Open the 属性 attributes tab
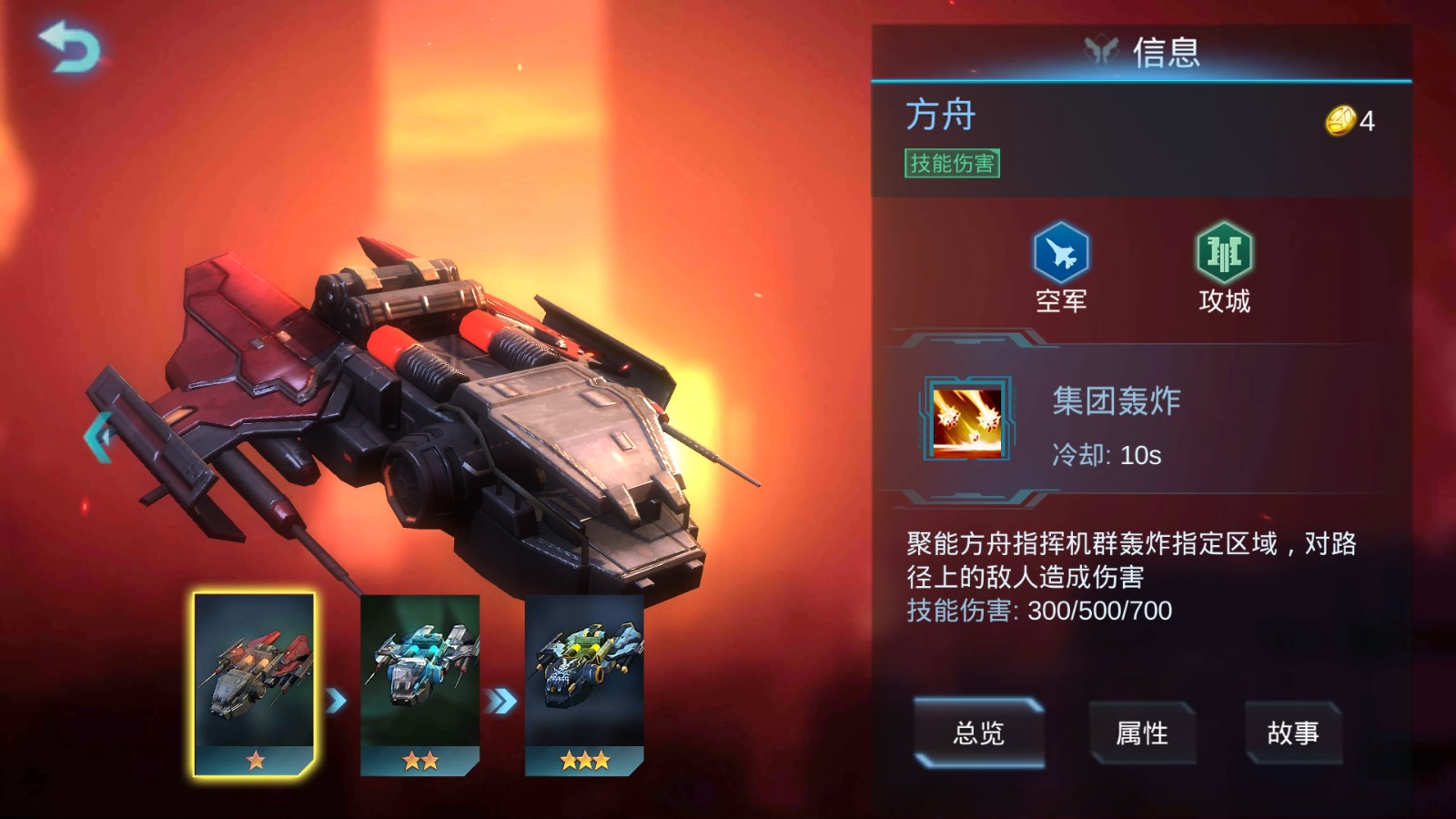 coord(1141,733)
